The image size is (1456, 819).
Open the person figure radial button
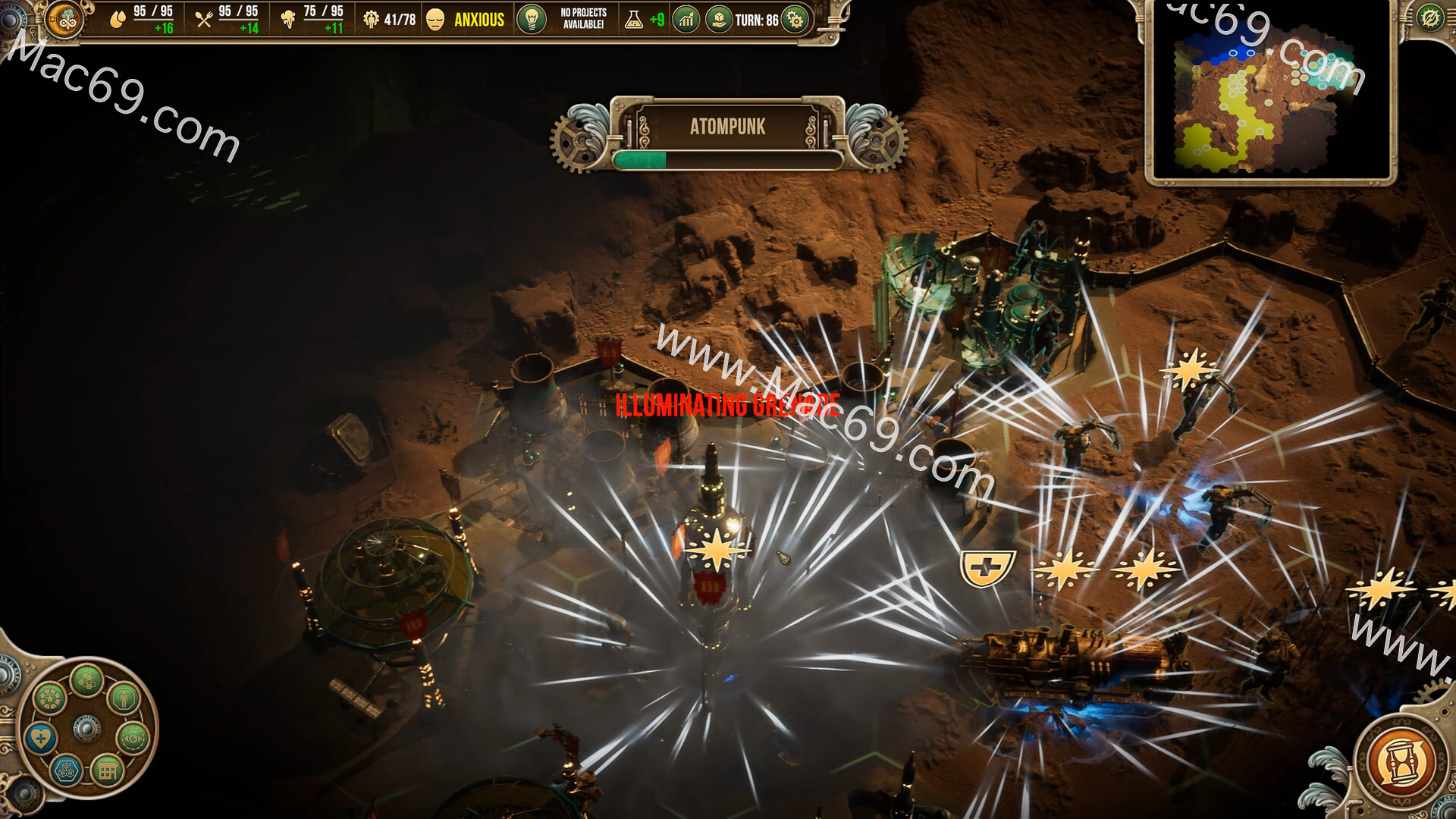[124, 698]
